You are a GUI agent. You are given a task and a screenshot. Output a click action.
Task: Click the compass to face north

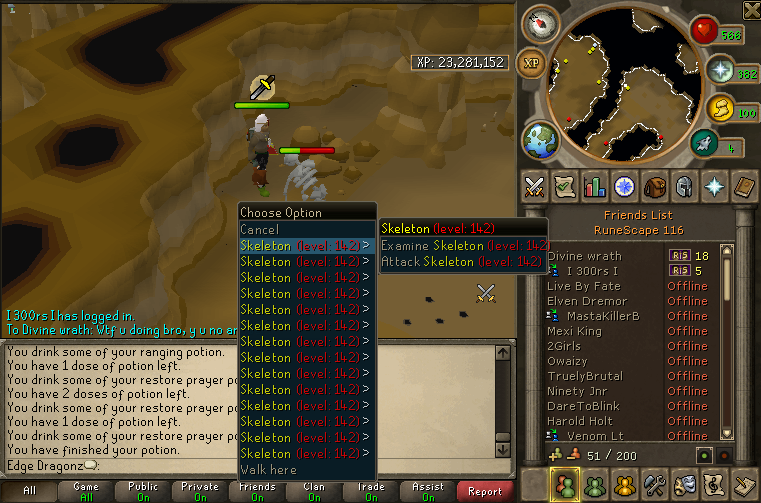click(544, 22)
